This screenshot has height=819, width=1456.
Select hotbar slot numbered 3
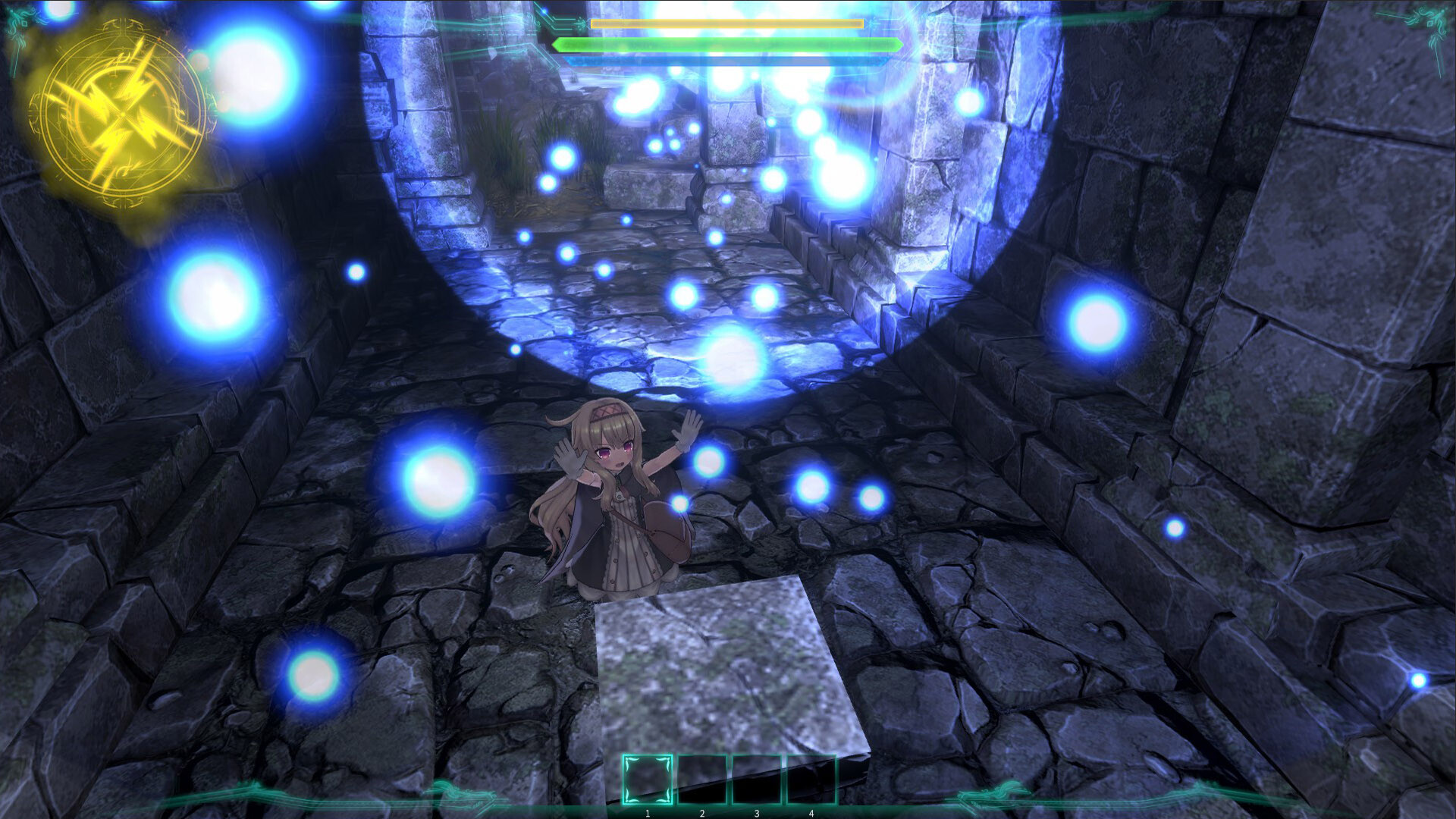point(757,779)
